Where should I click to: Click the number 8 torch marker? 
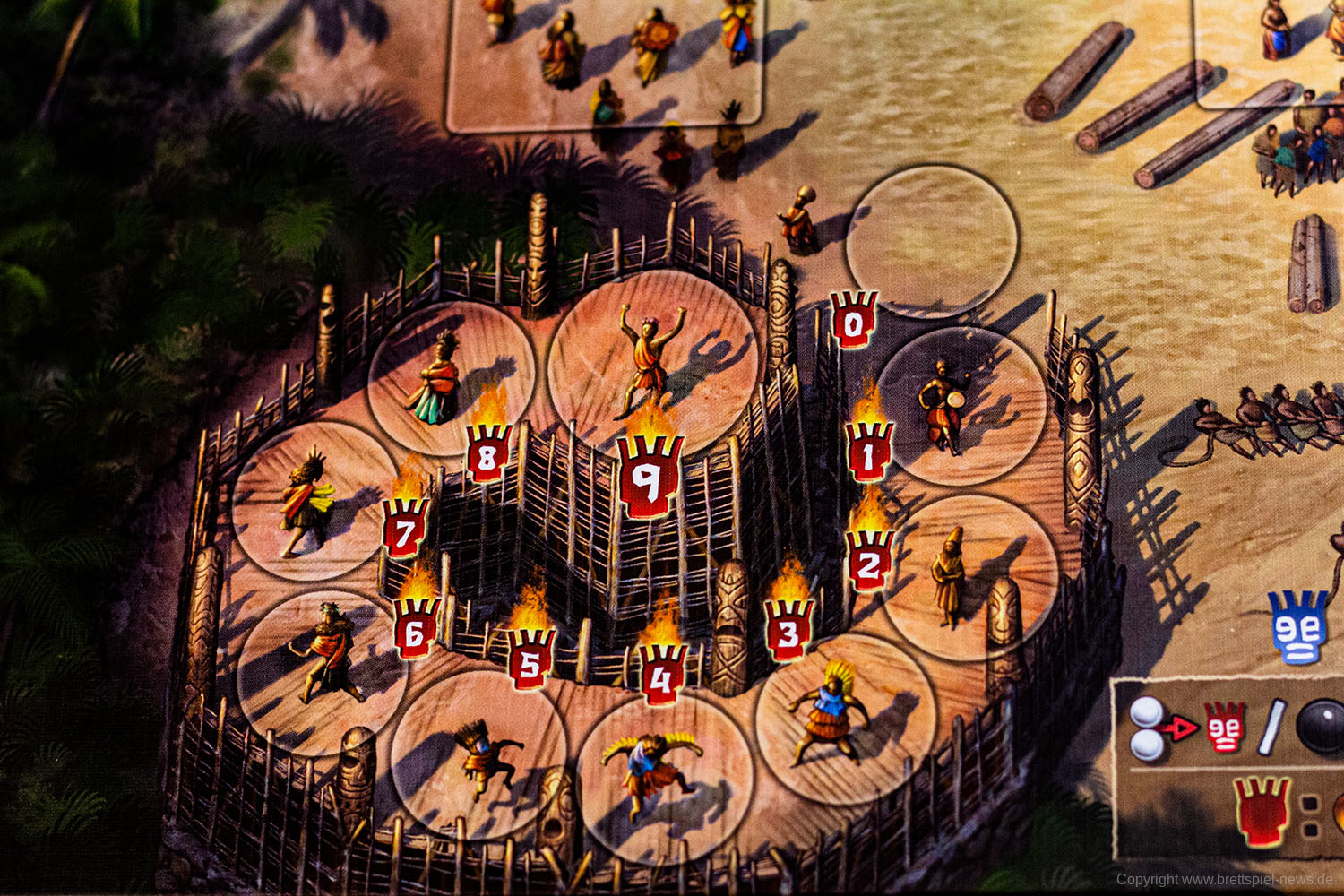click(488, 453)
